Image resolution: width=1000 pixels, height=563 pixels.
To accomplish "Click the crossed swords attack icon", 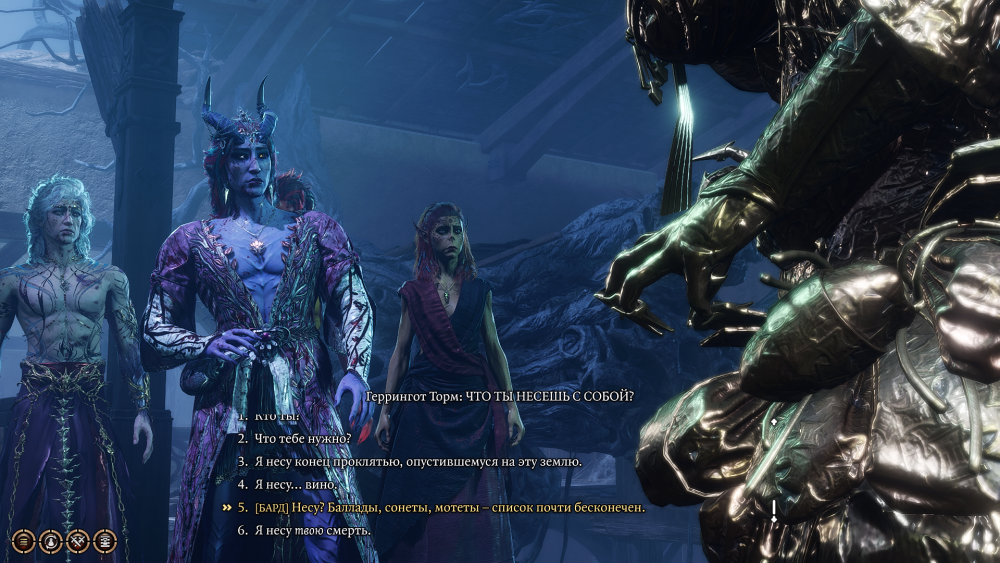I will (77, 541).
